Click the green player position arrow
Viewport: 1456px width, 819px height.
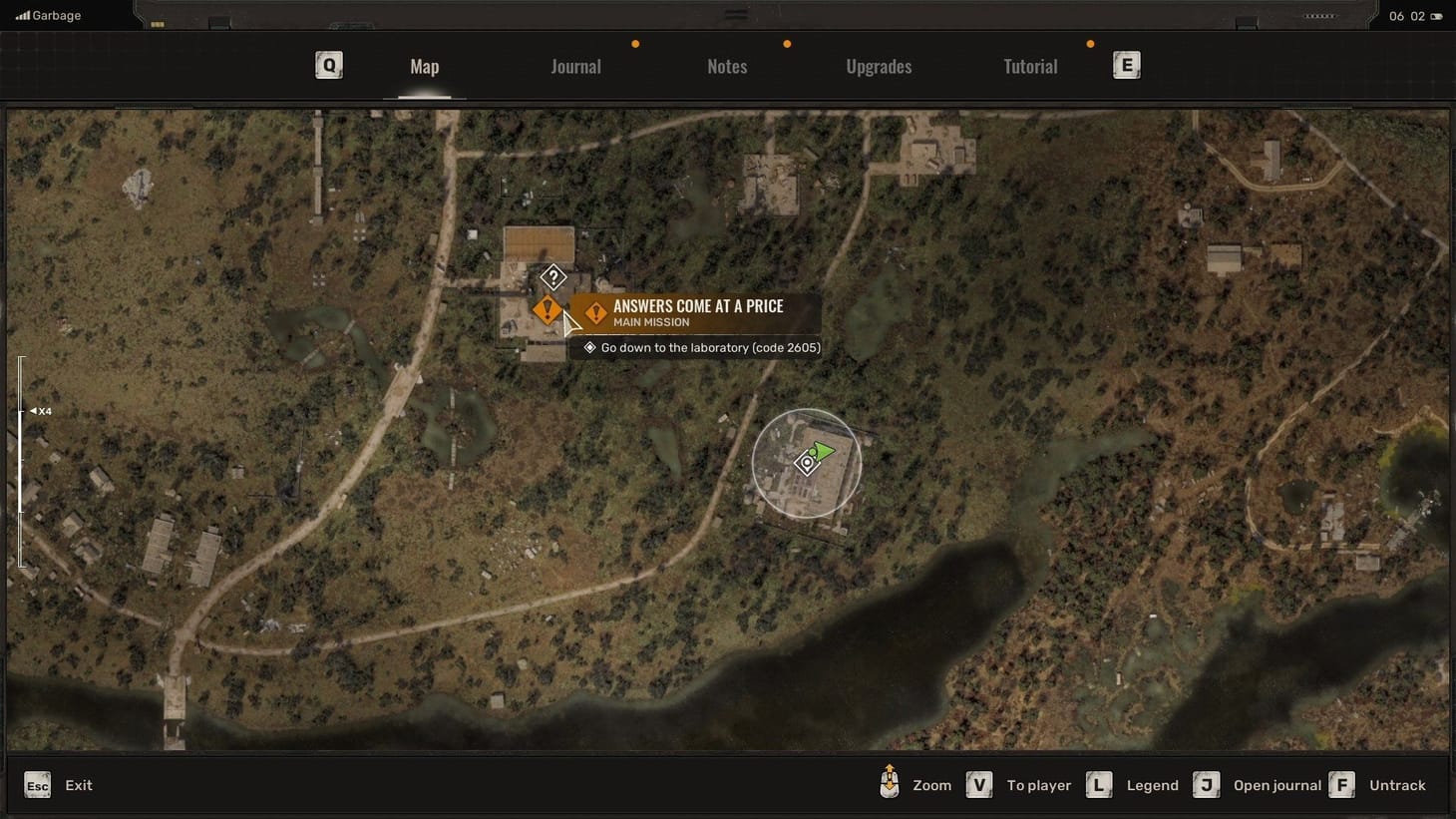point(824,451)
